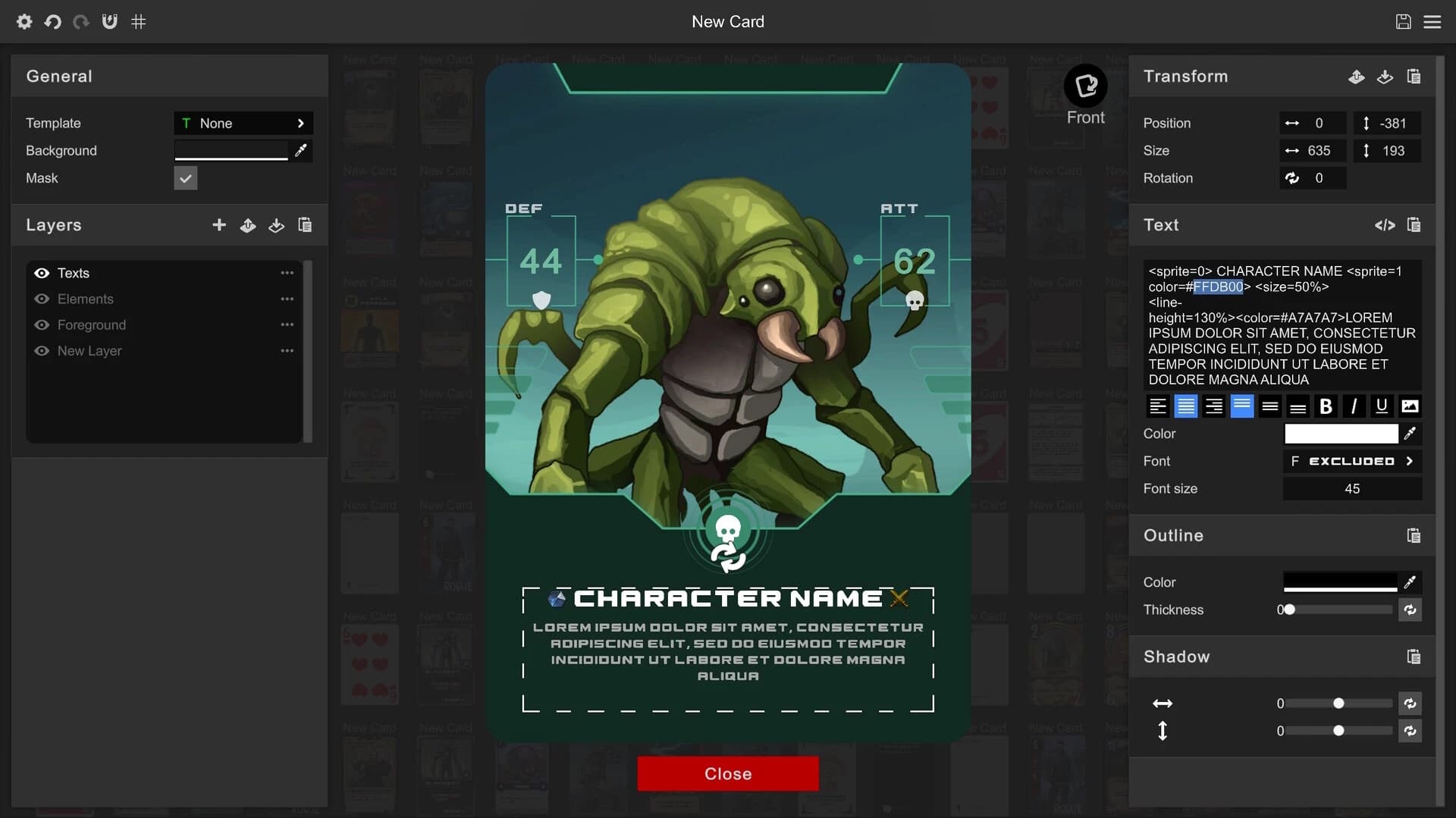Viewport: 1456px width, 818px height.
Task: Open options for the New Layer row
Action: [x=287, y=351]
